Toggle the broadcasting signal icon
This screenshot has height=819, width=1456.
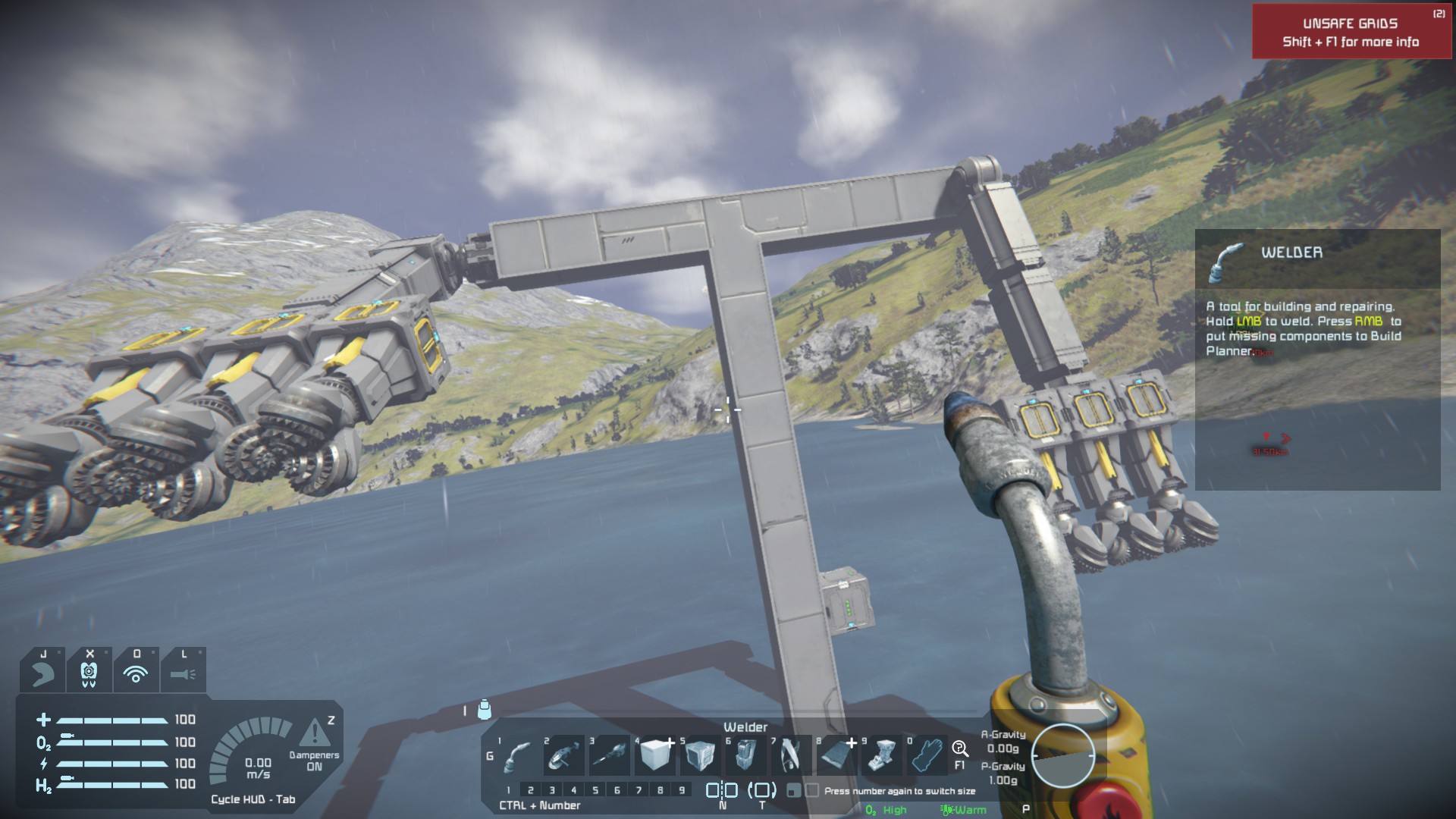(x=136, y=673)
